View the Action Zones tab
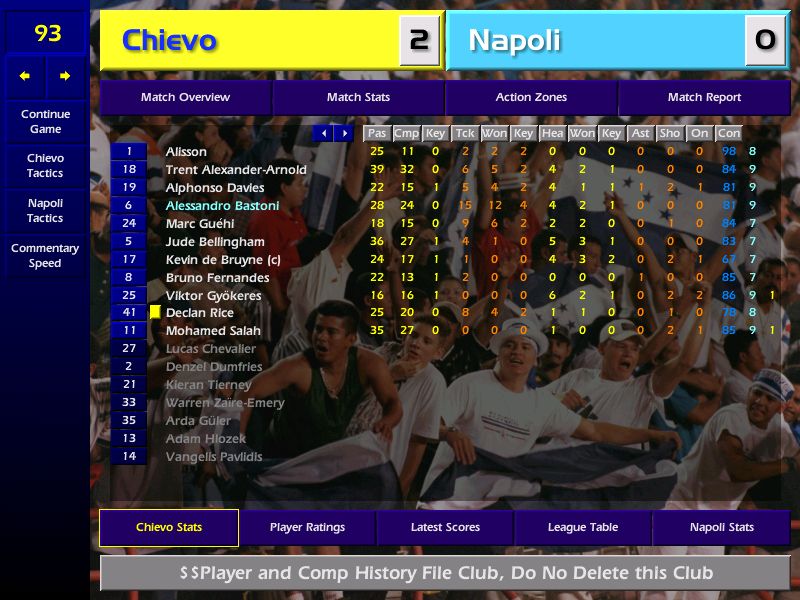The image size is (800, 600). [531, 97]
